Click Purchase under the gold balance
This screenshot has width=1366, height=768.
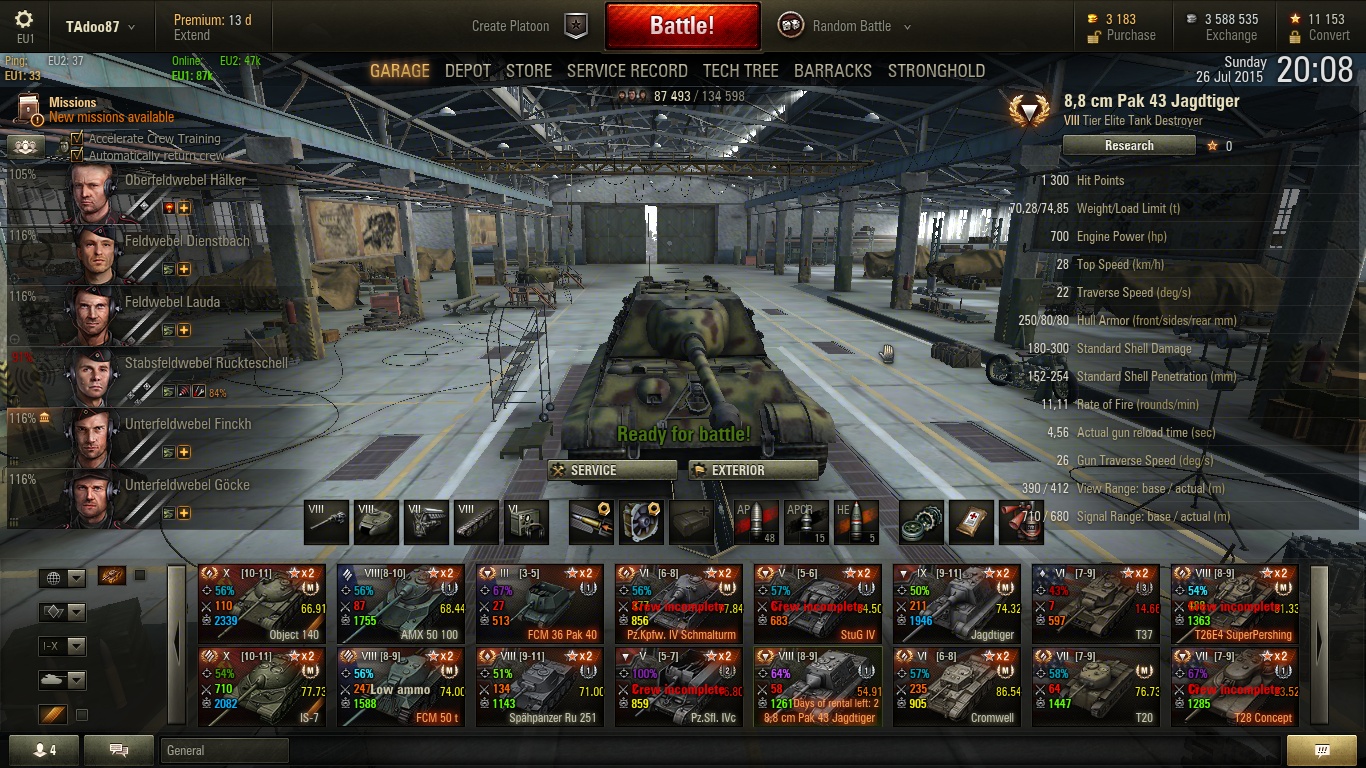tap(1131, 35)
